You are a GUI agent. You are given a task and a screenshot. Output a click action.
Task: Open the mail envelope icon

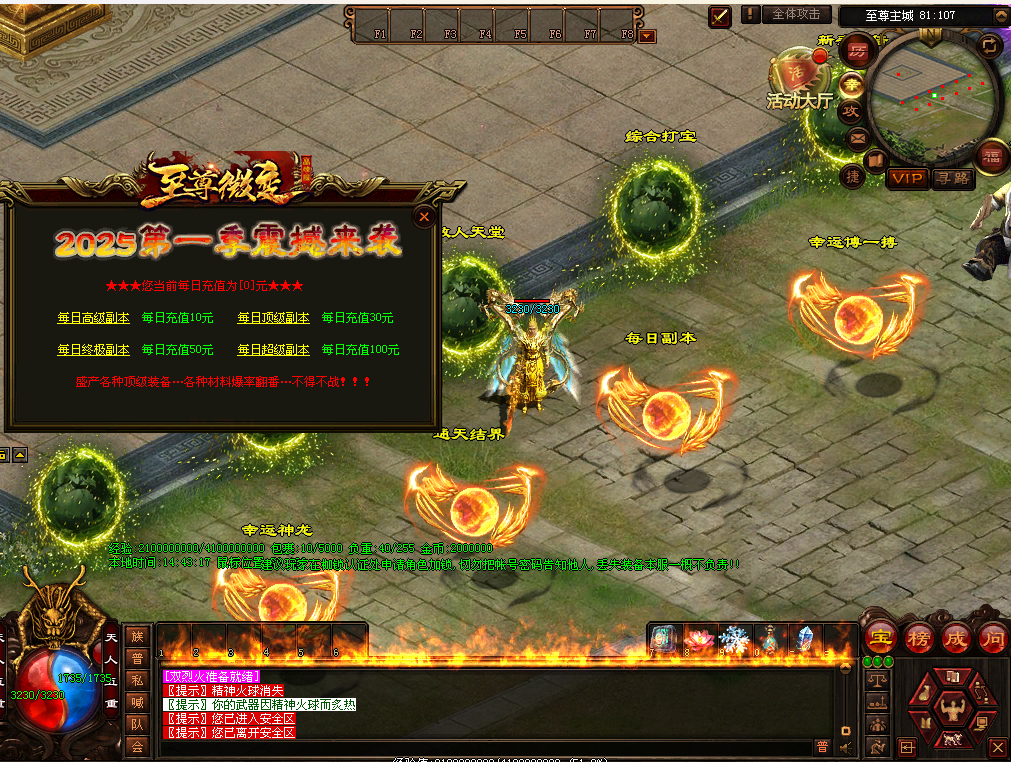[x=856, y=139]
